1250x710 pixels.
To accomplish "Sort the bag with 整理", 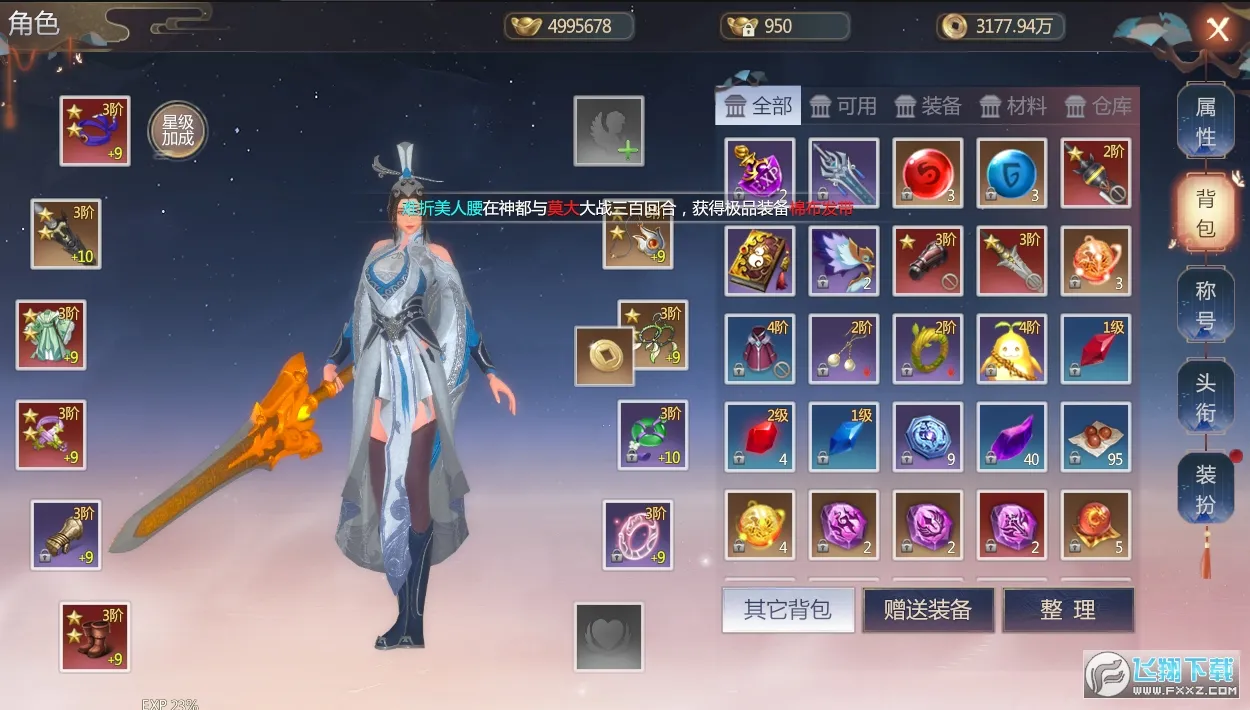I will tap(1068, 610).
